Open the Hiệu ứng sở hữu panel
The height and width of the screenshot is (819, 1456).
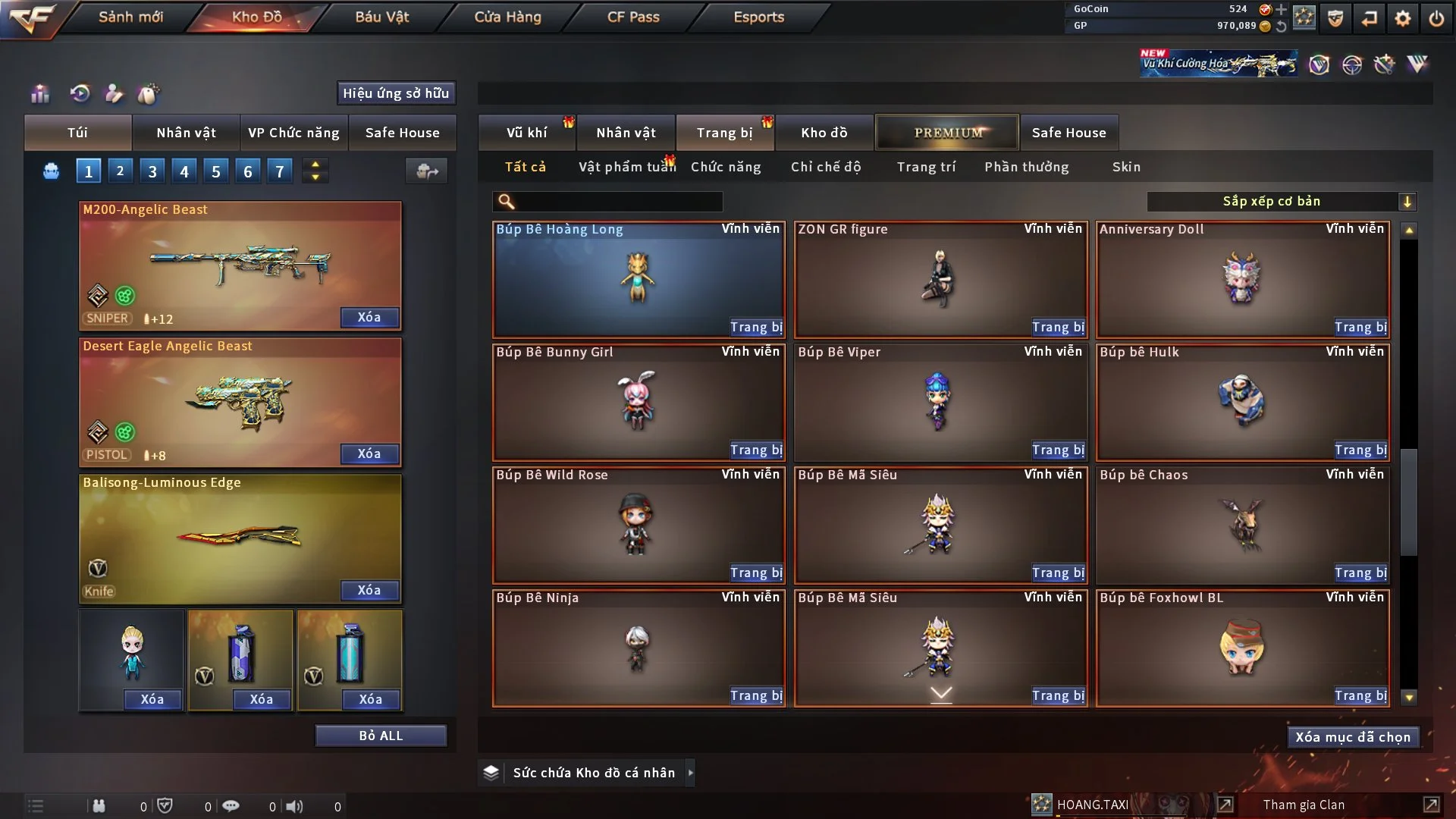395,93
